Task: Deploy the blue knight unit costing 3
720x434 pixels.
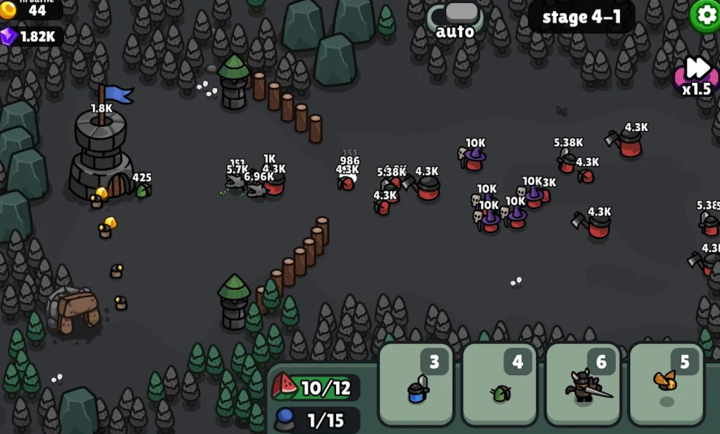Action: pos(416,383)
